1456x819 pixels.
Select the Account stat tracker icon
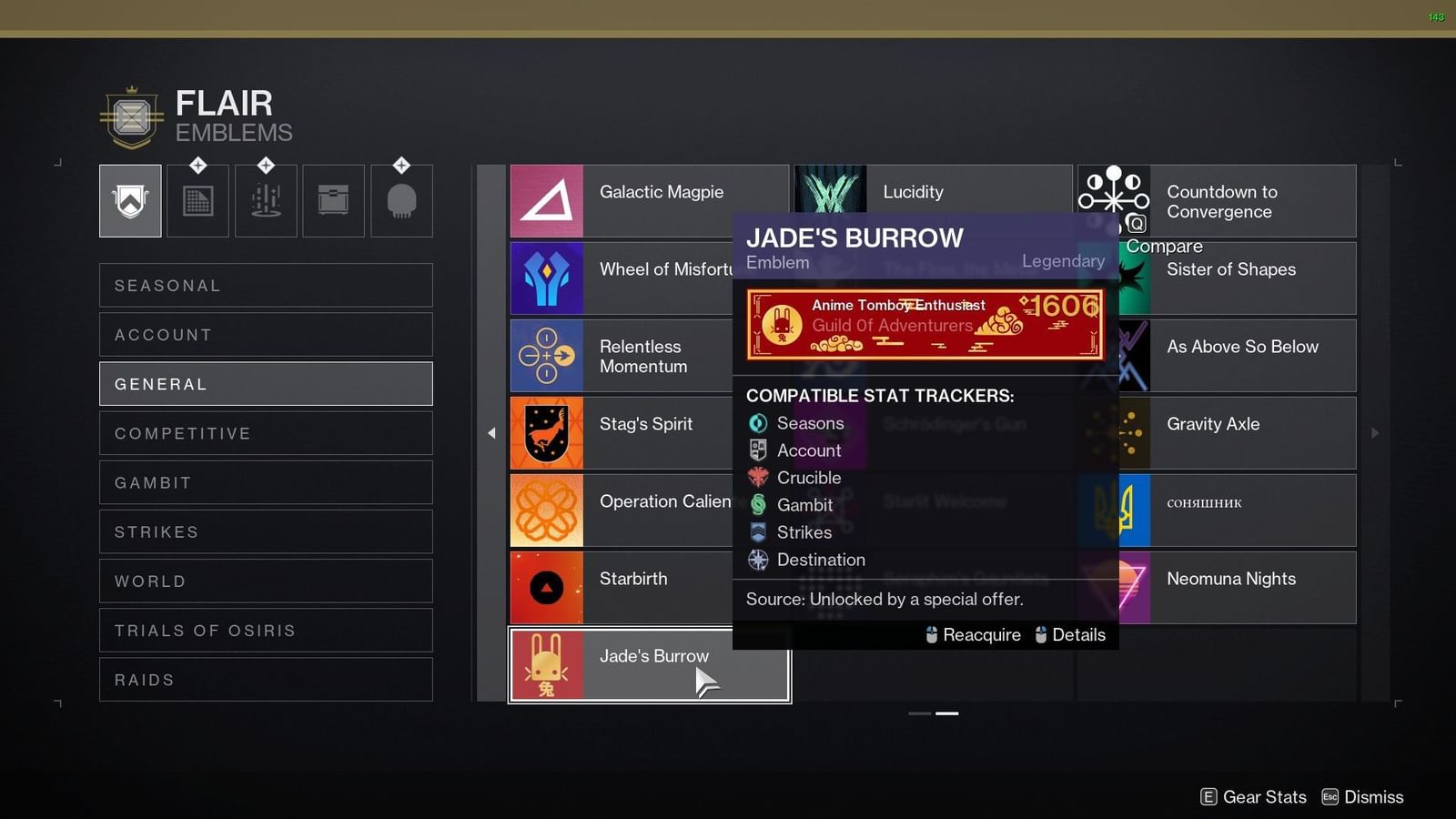[x=758, y=450]
